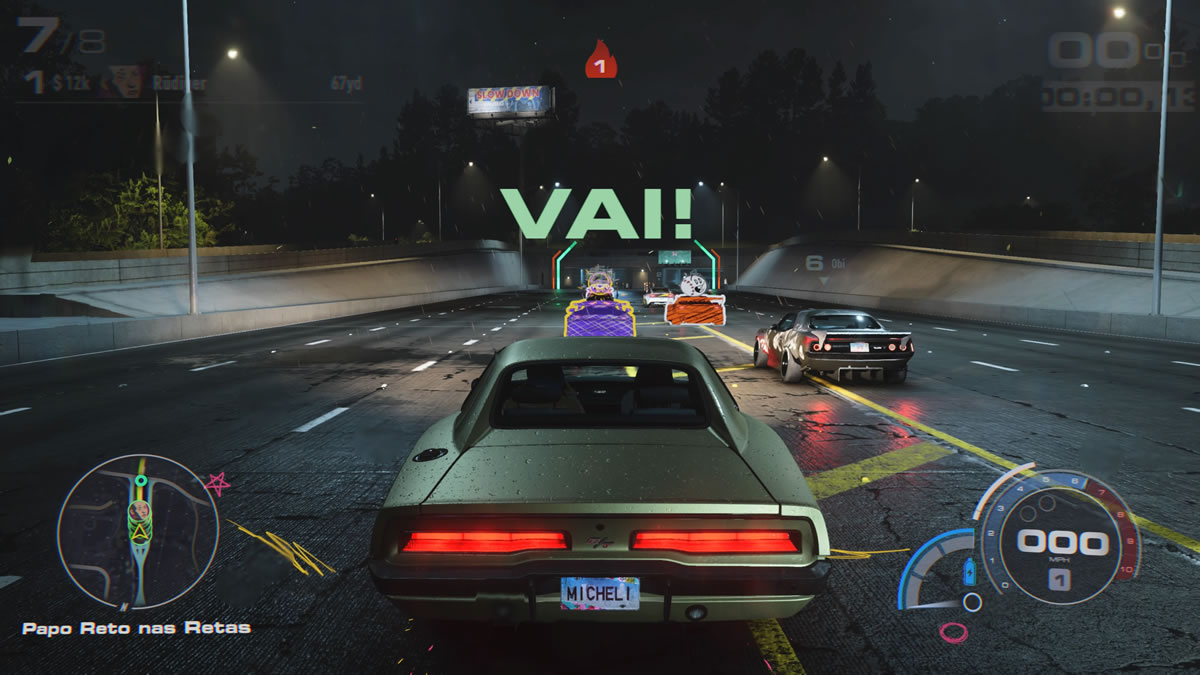
Task: Select the red heat level flame icon
Action: (x=600, y=61)
